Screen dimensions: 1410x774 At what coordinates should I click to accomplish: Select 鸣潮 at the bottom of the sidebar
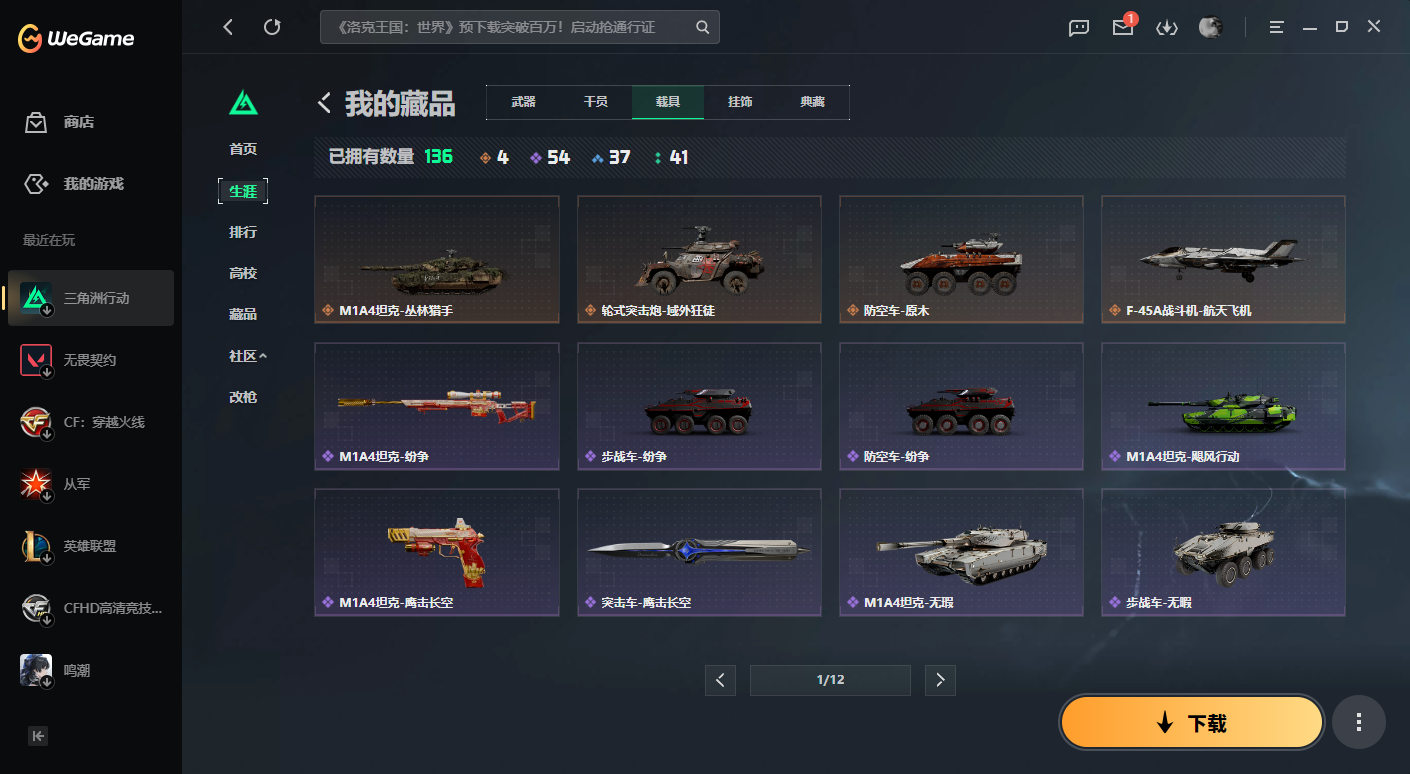(x=90, y=670)
